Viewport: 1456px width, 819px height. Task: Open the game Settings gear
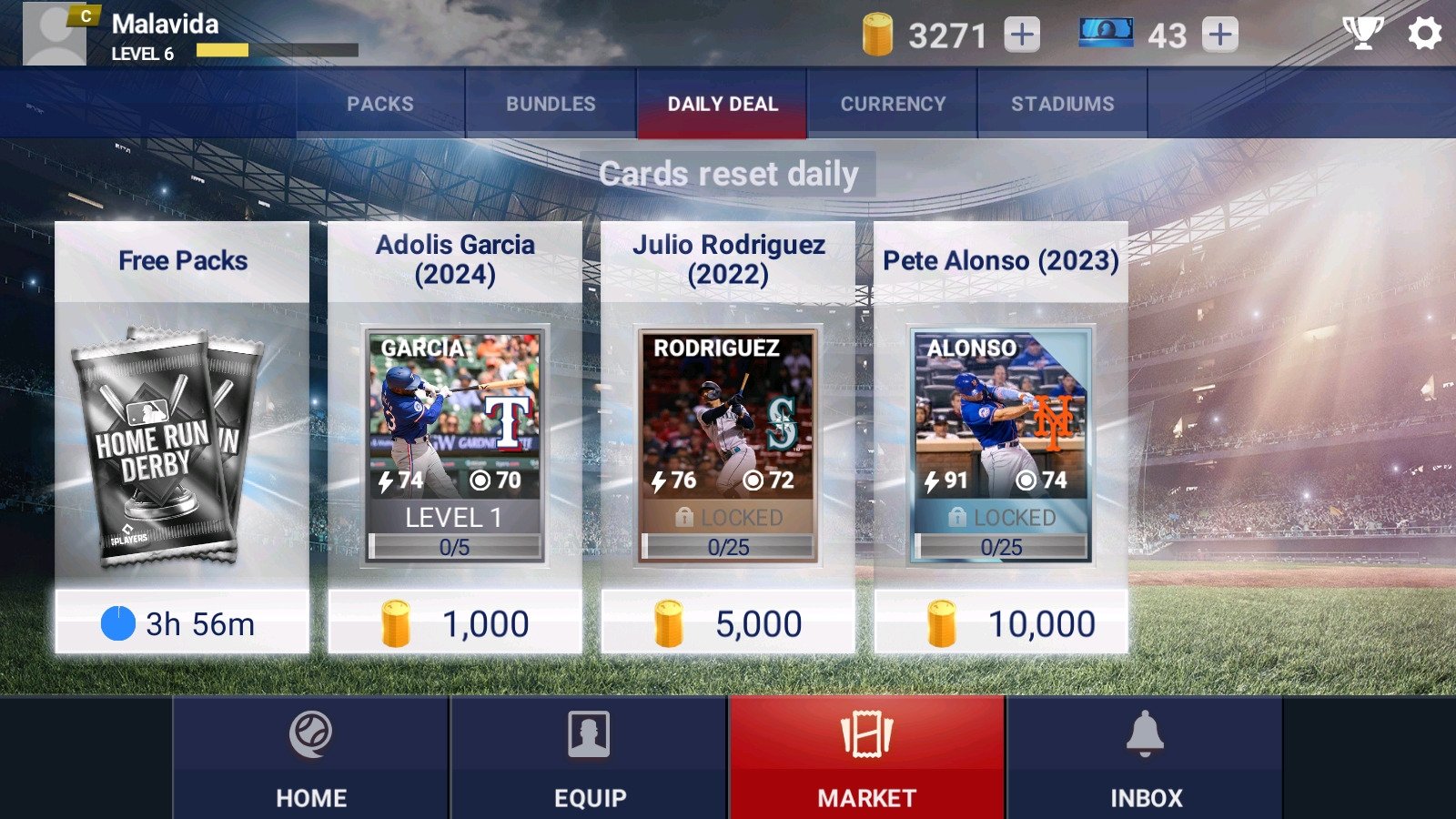[x=1422, y=35]
